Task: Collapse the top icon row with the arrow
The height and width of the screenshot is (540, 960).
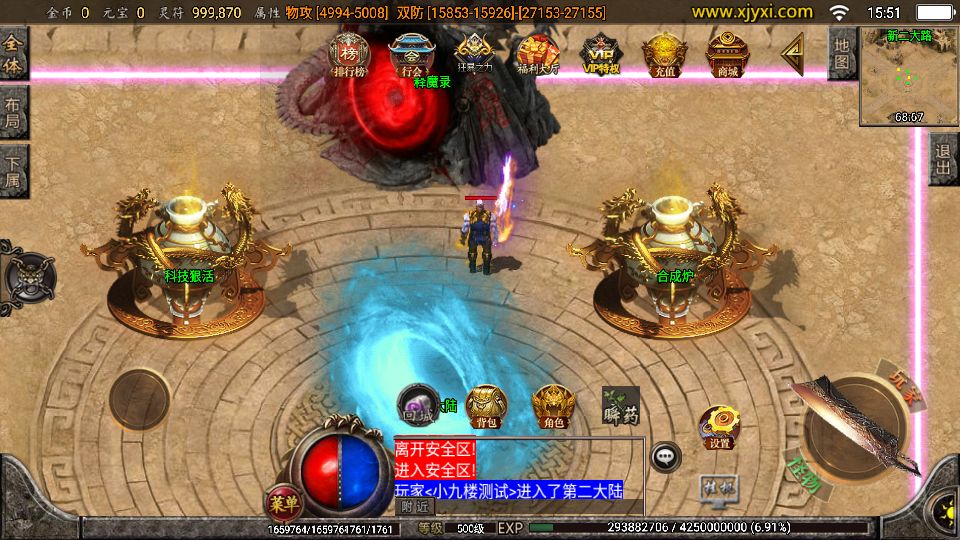Action: pyautogui.click(x=793, y=52)
